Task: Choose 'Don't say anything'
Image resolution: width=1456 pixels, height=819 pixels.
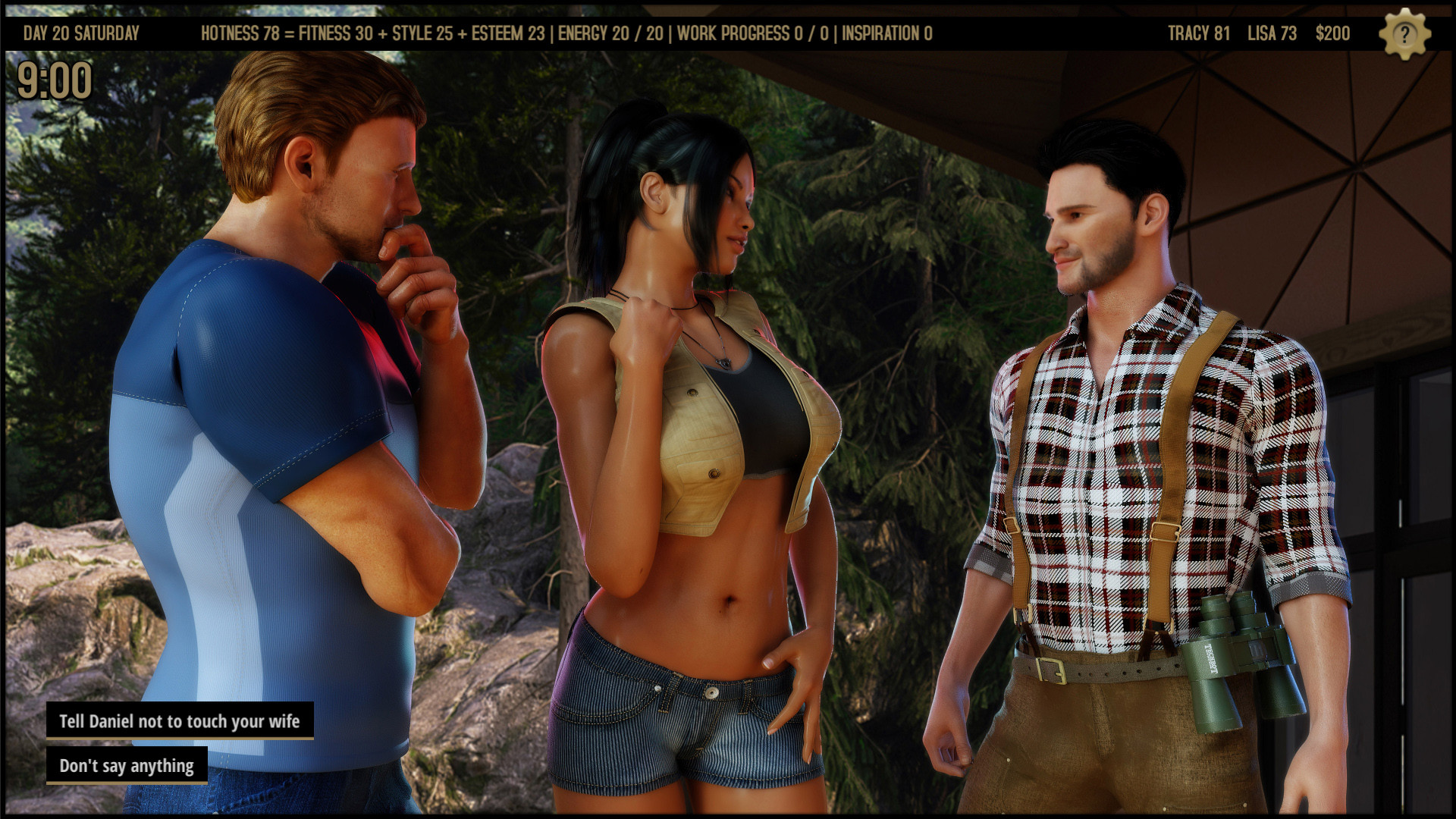Action: click(127, 767)
